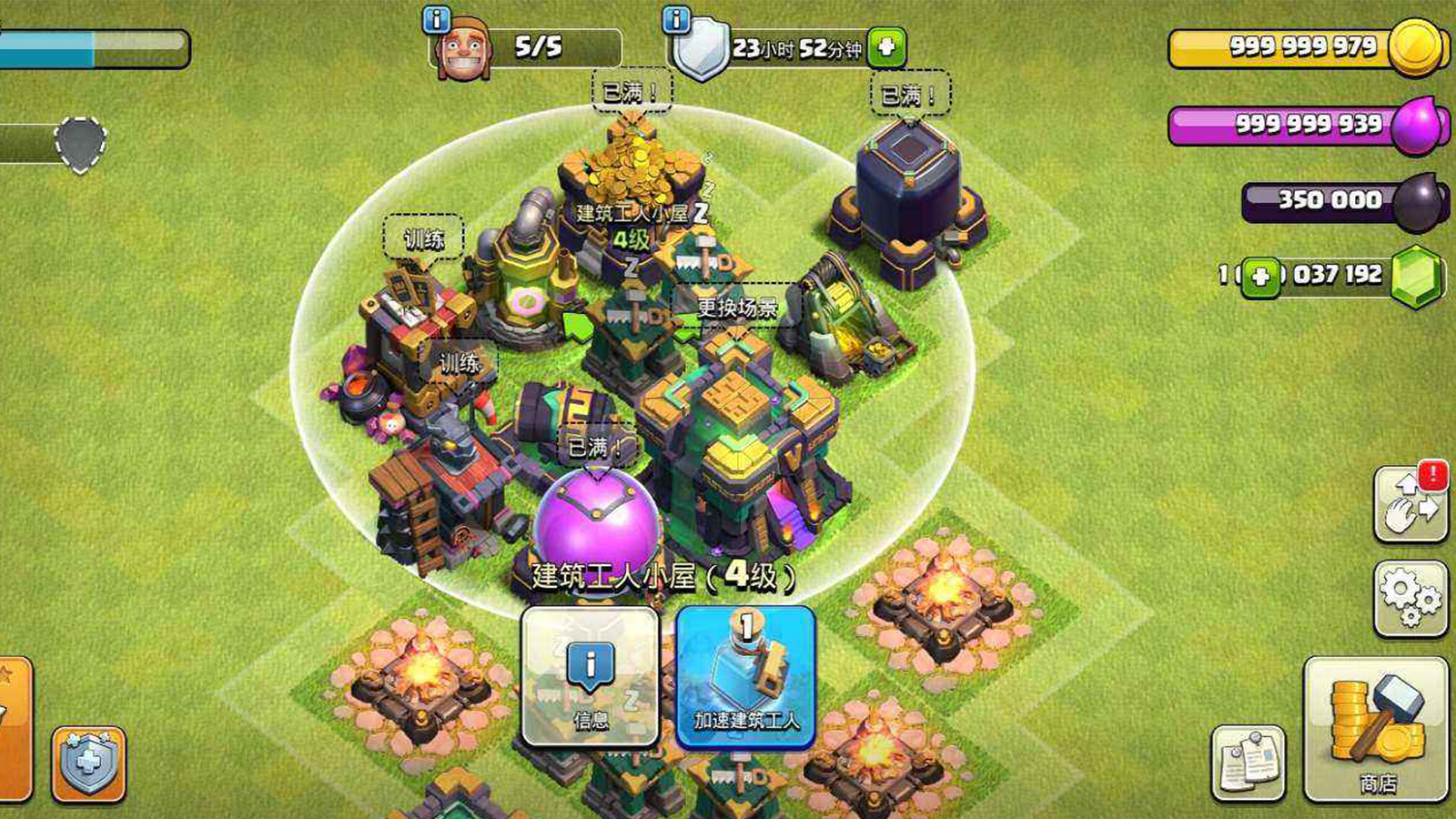
Task: Open the 信息 info panel
Action: [590, 678]
